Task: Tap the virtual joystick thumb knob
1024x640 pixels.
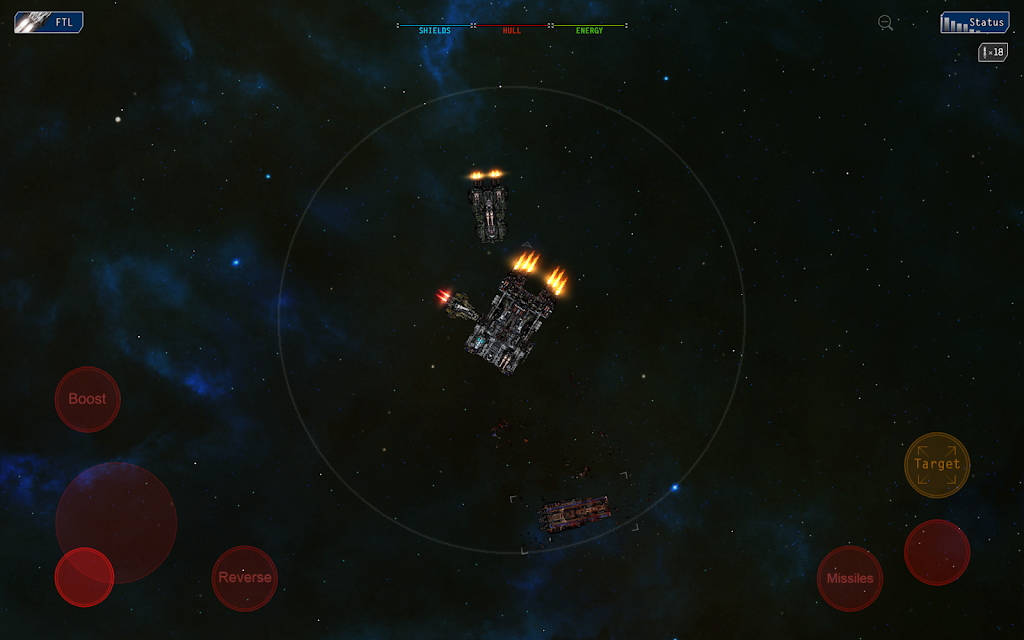Action: tap(84, 577)
